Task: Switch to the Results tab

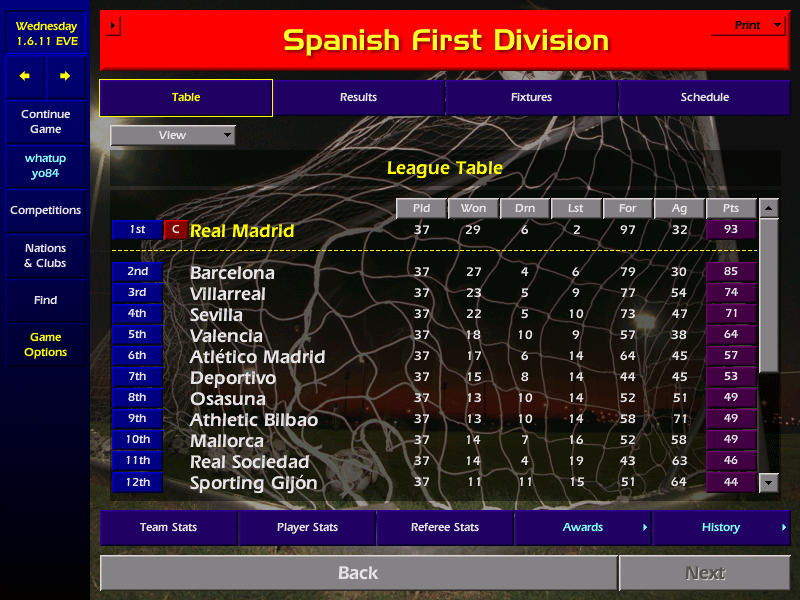Action: click(358, 98)
